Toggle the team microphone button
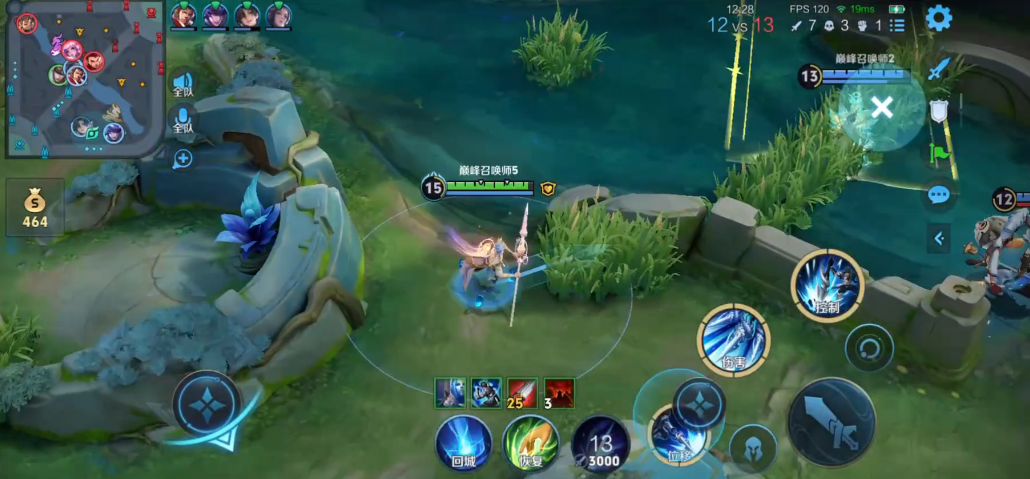 click(182, 123)
